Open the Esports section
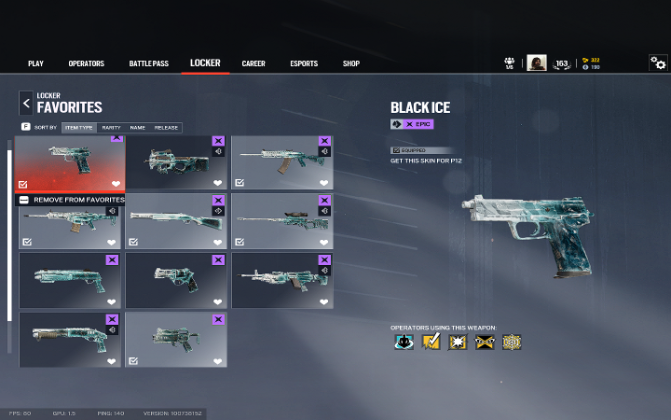 point(304,64)
